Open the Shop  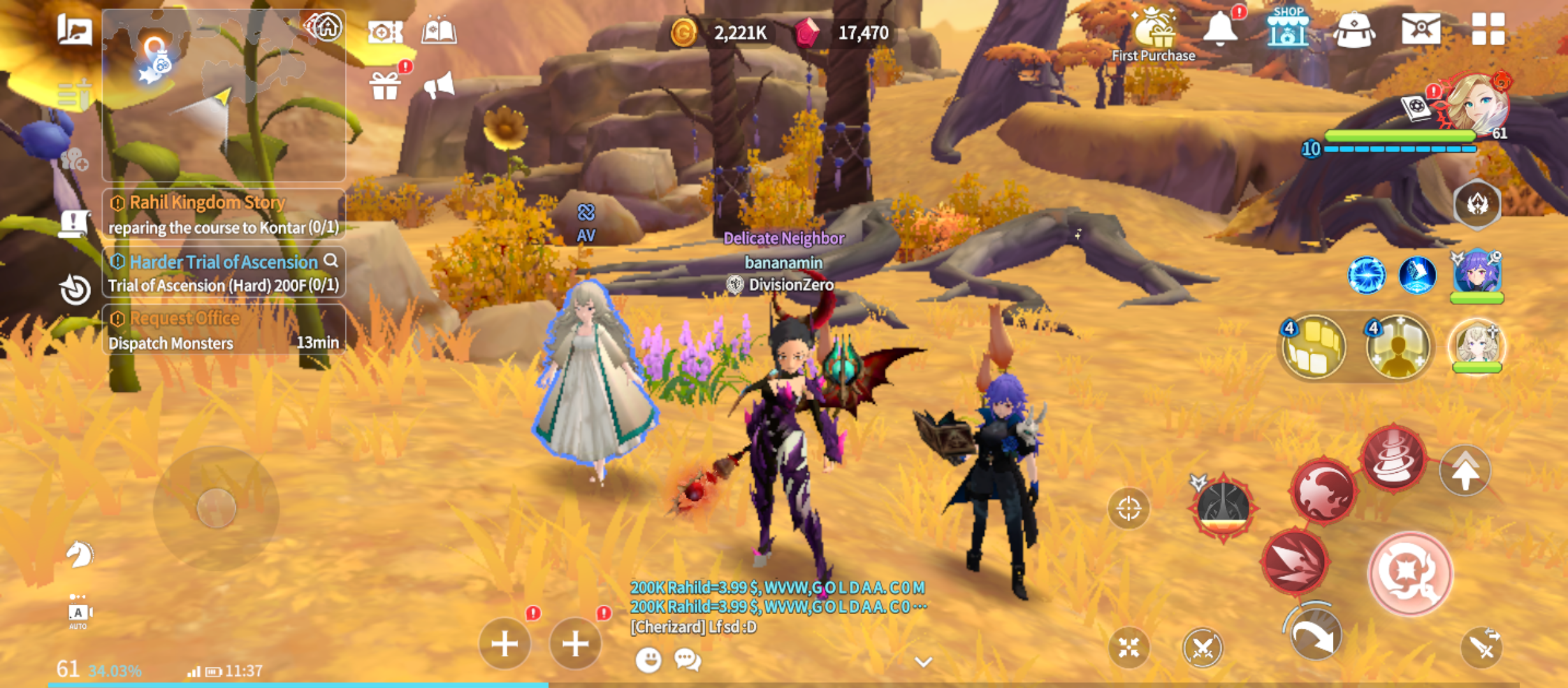pos(1288,29)
